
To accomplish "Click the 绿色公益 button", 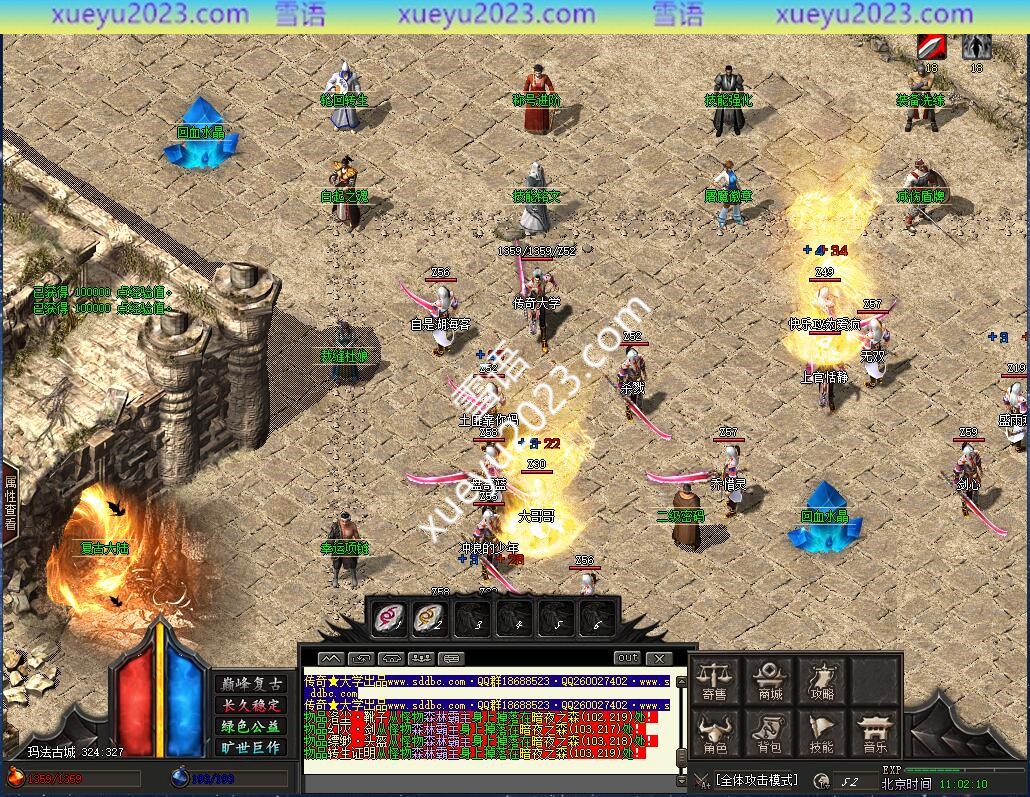I will 251,726.
